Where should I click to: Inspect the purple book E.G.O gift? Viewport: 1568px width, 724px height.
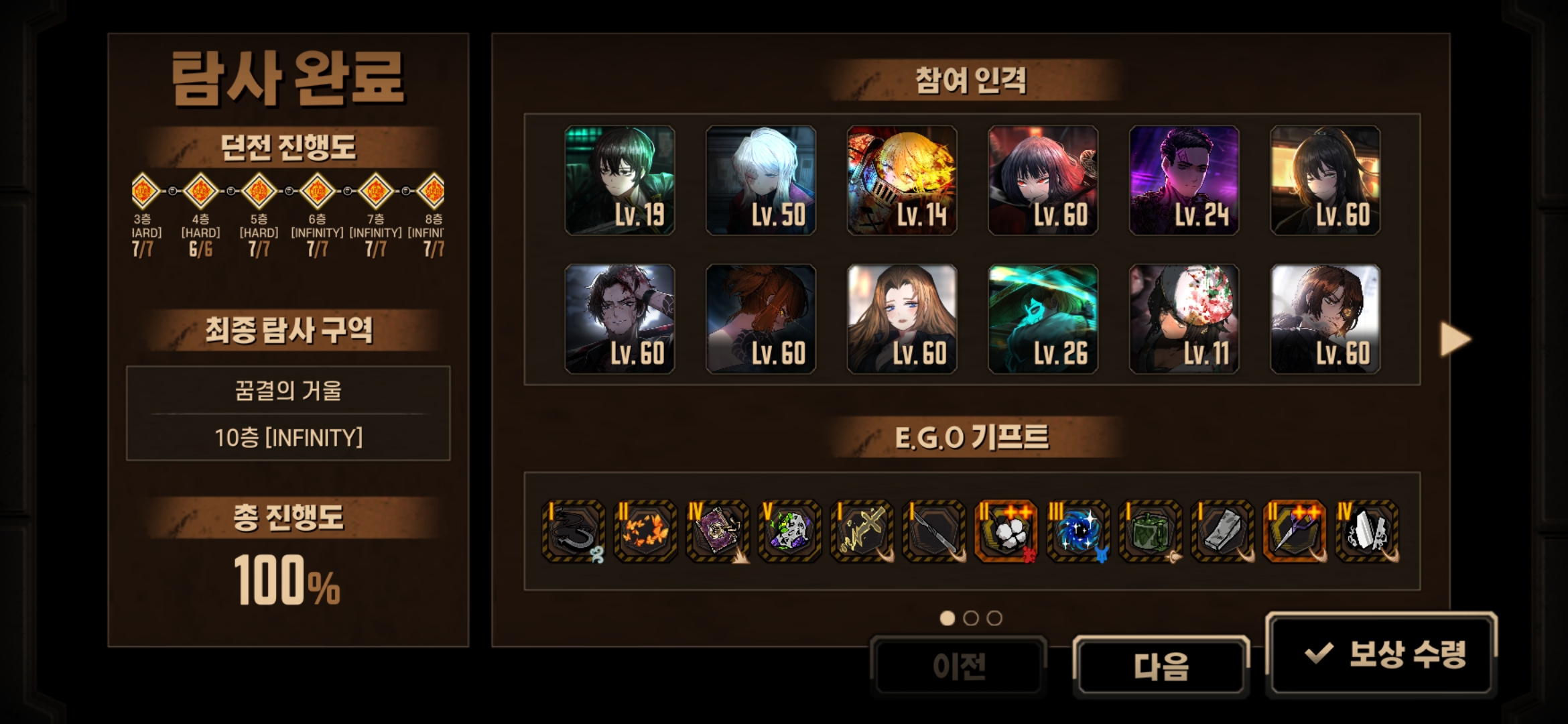click(718, 531)
